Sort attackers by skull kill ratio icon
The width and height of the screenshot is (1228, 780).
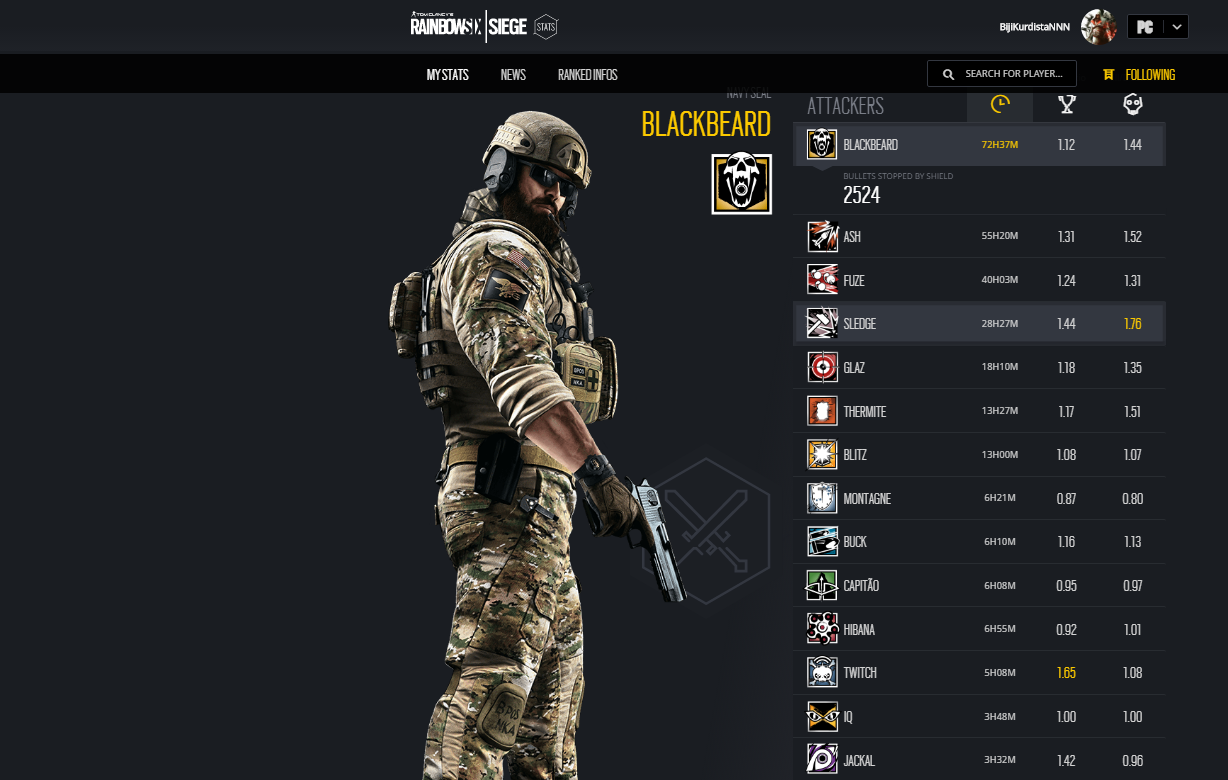(x=1132, y=104)
